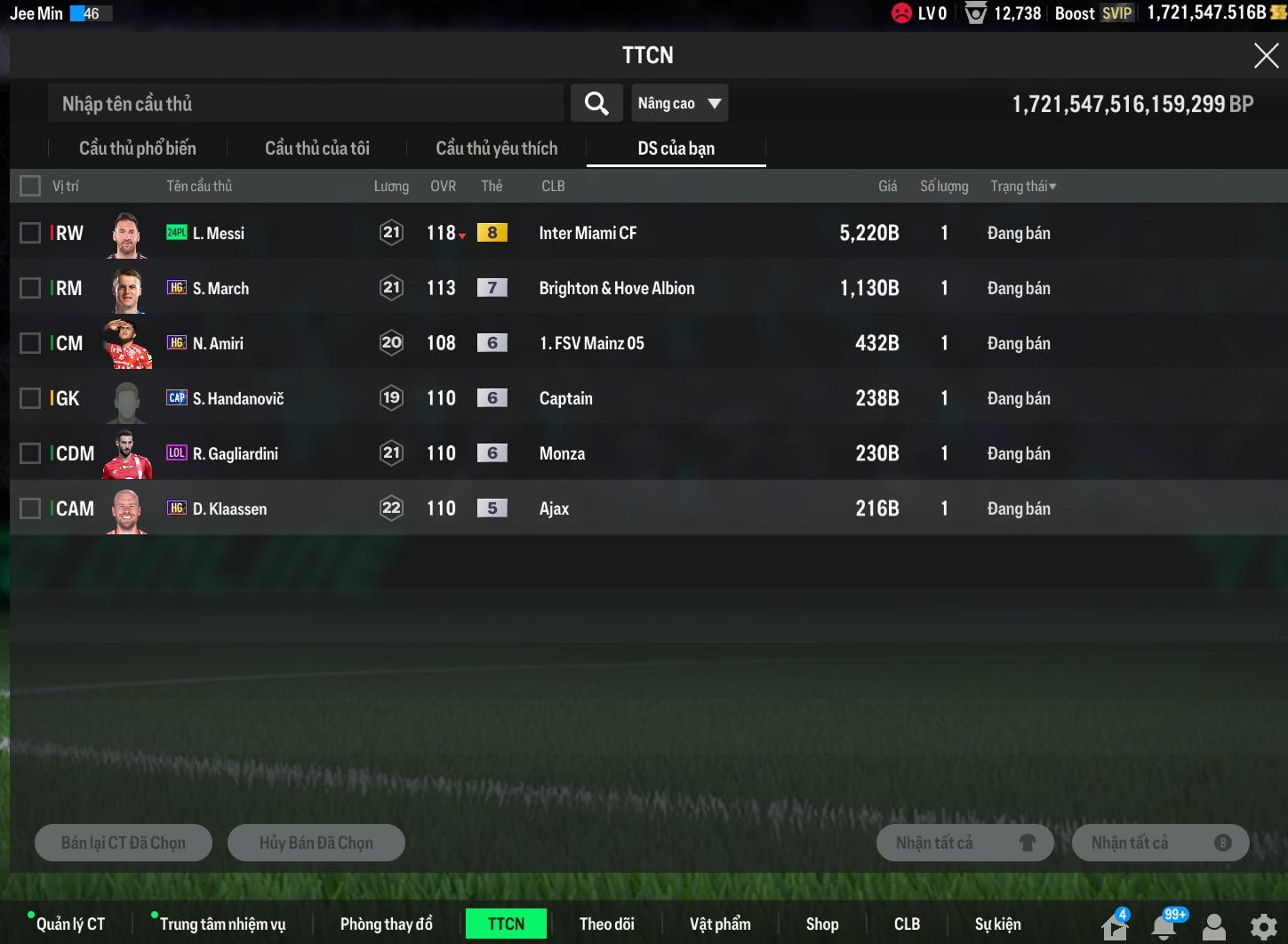This screenshot has width=1288, height=944.
Task: Close the TTCN window
Action: [1265, 56]
